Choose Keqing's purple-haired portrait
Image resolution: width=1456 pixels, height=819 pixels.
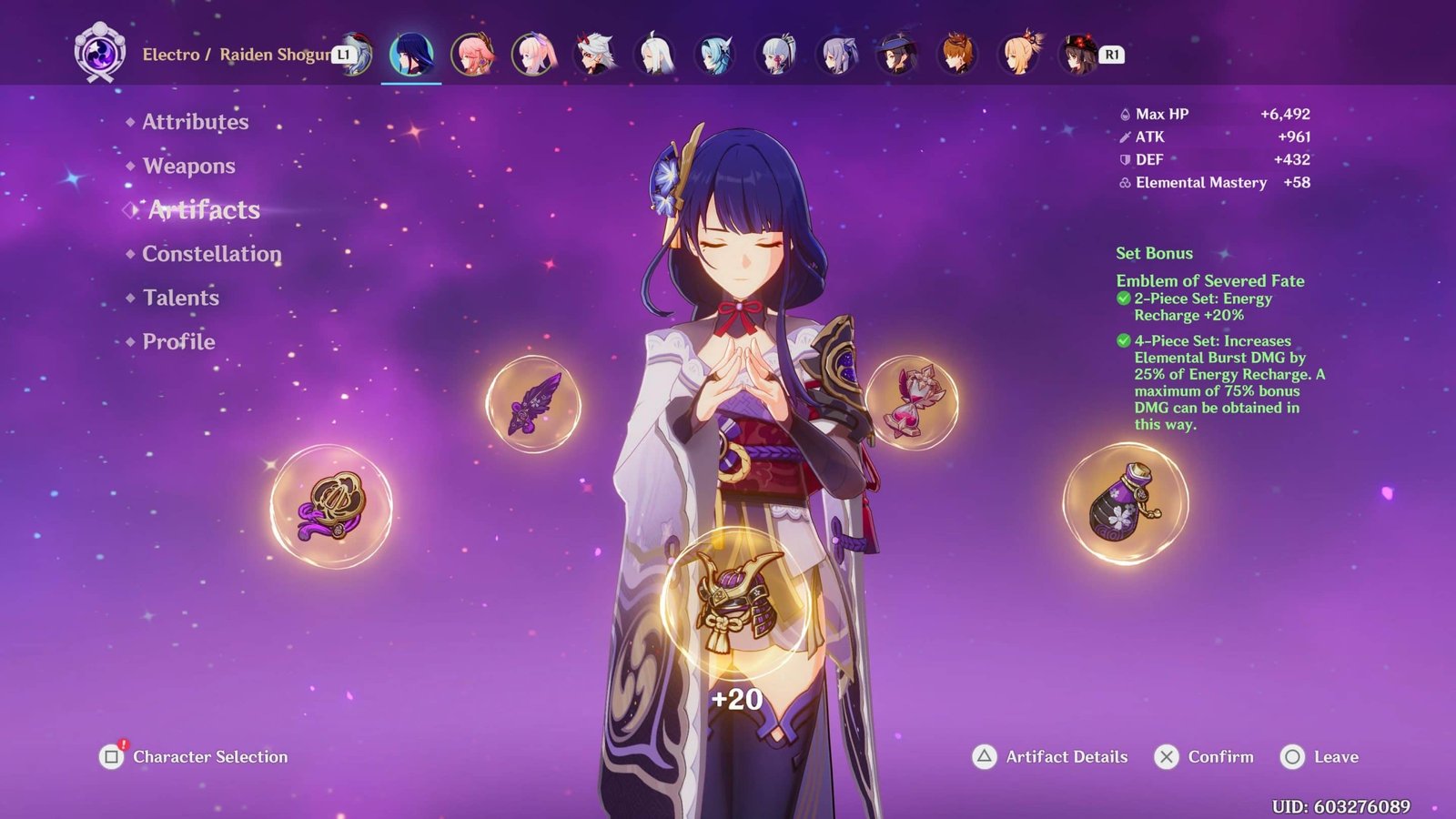836,55
